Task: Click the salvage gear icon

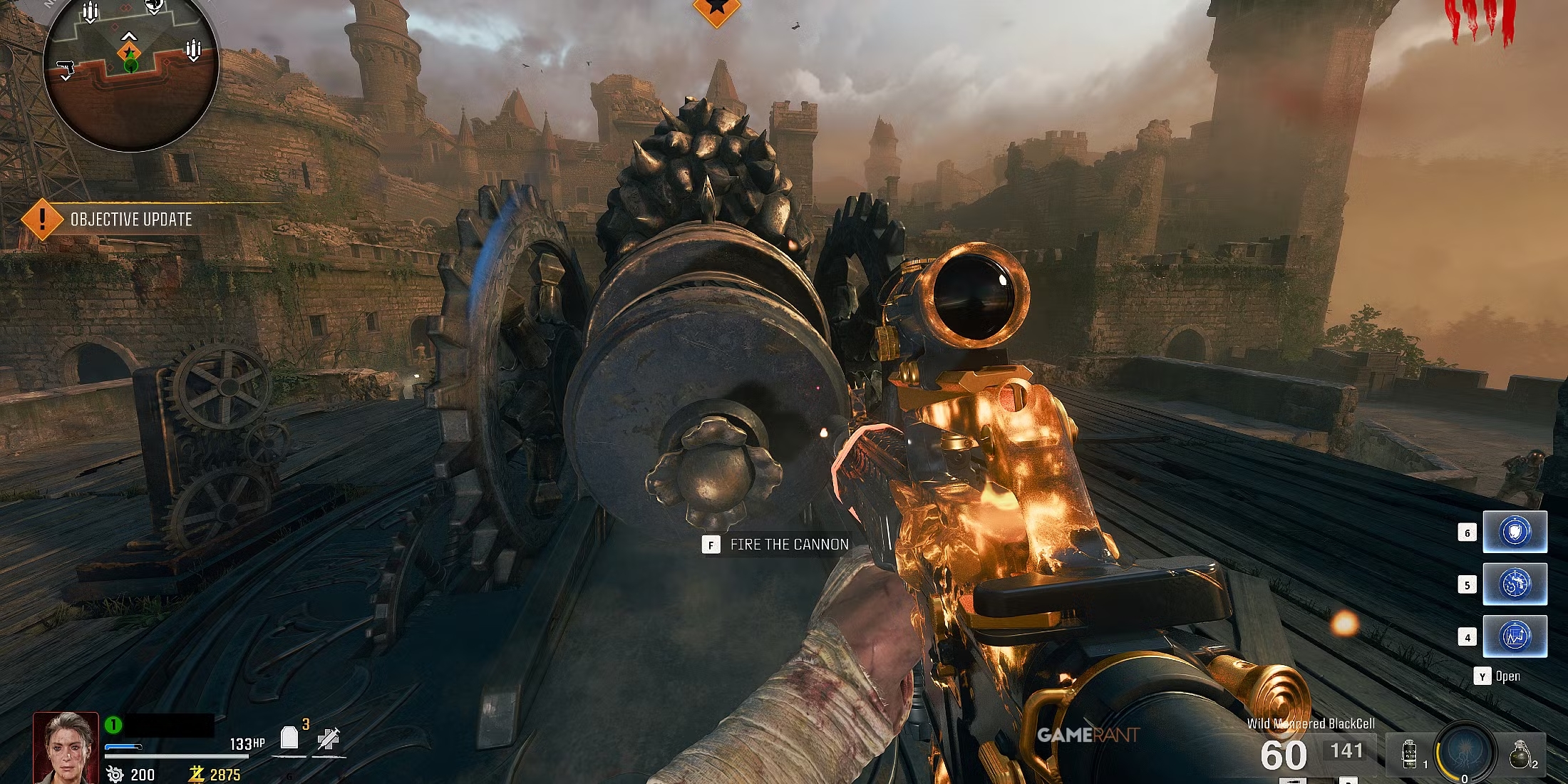Action: click(115, 774)
